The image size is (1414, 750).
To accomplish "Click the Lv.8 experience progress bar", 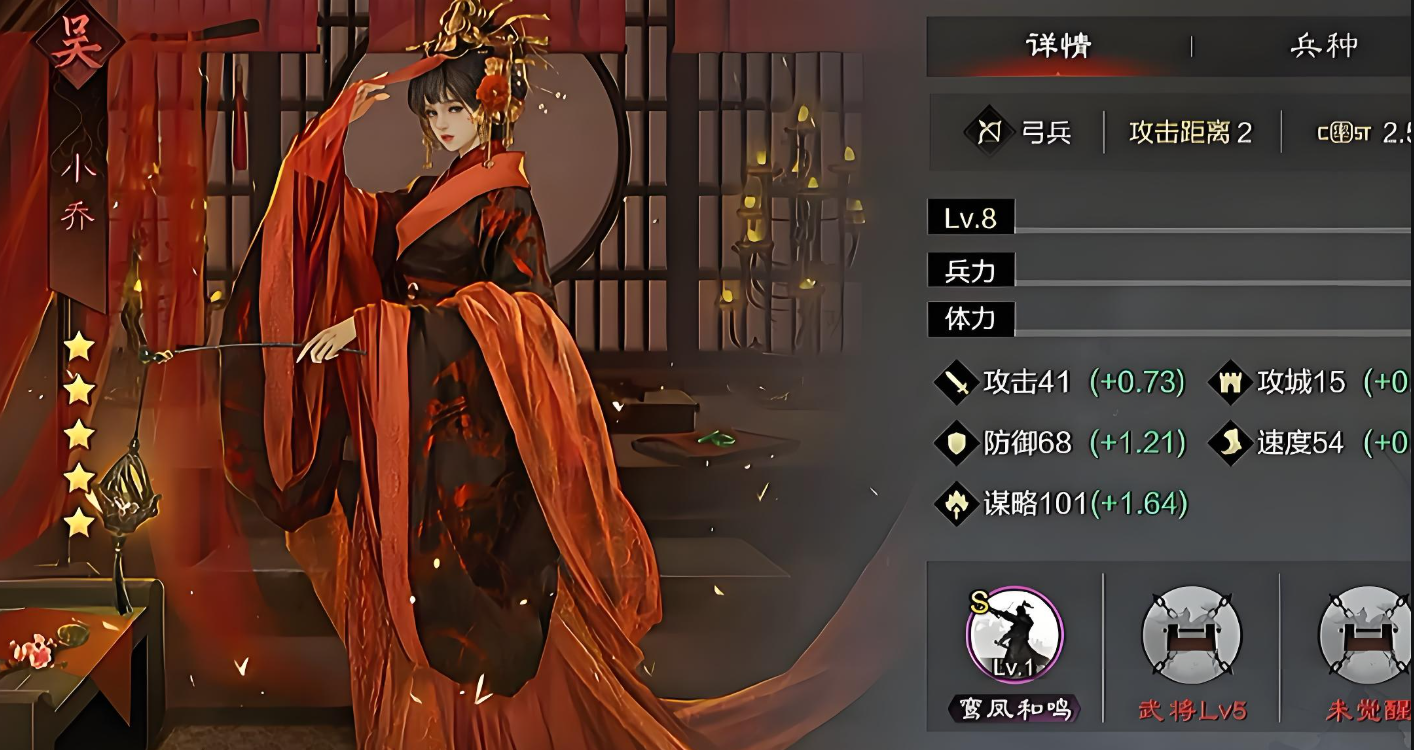I will (1150, 218).
